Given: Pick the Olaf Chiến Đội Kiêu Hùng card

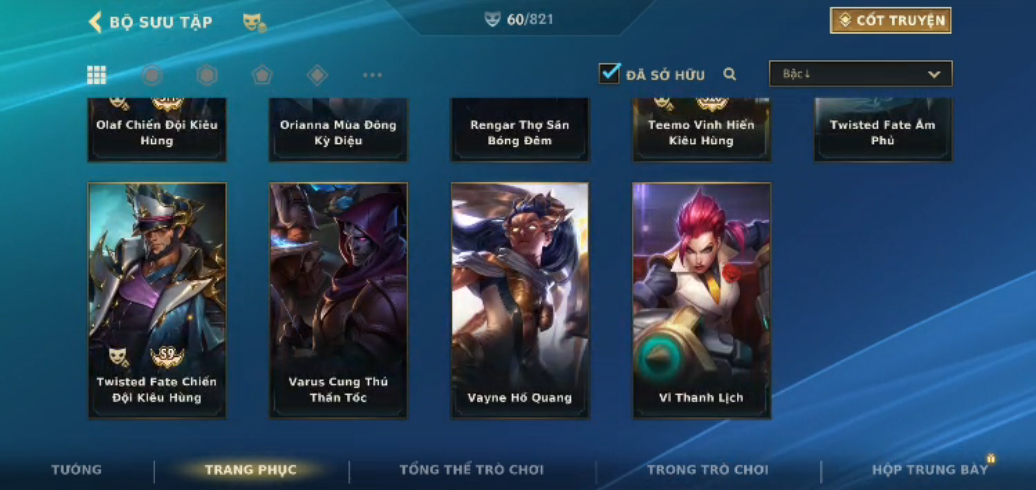Looking at the screenshot, I should [x=157, y=130].
